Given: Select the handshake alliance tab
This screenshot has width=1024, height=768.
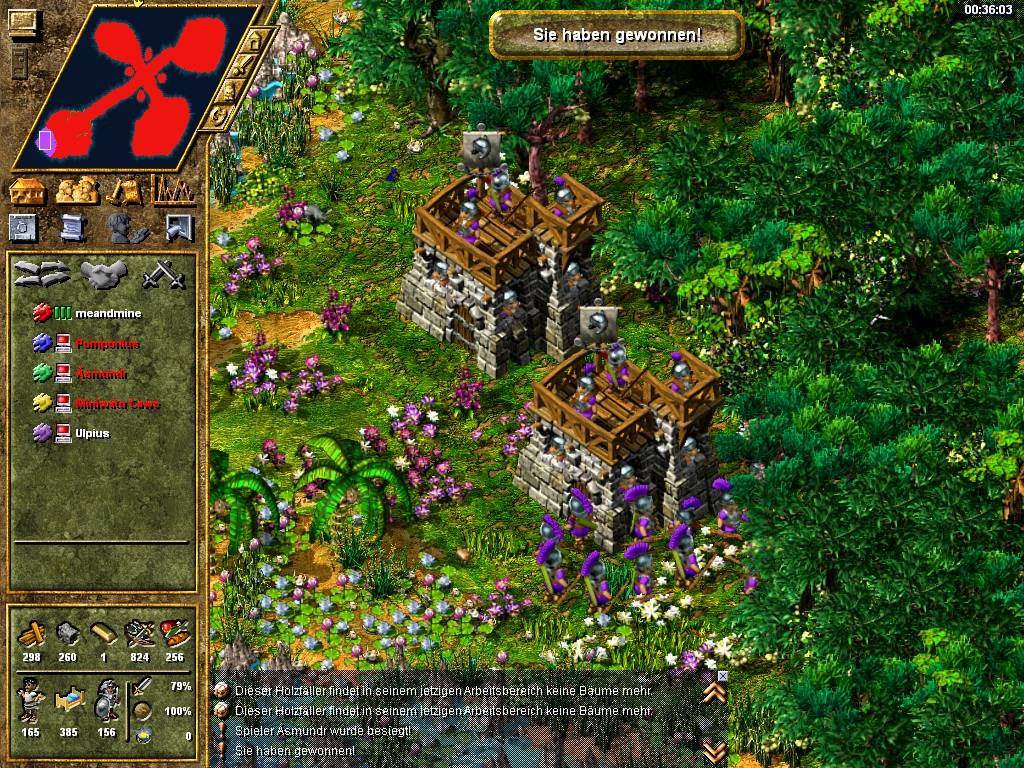Looking at the screenshot, I should tap(101, 273).
